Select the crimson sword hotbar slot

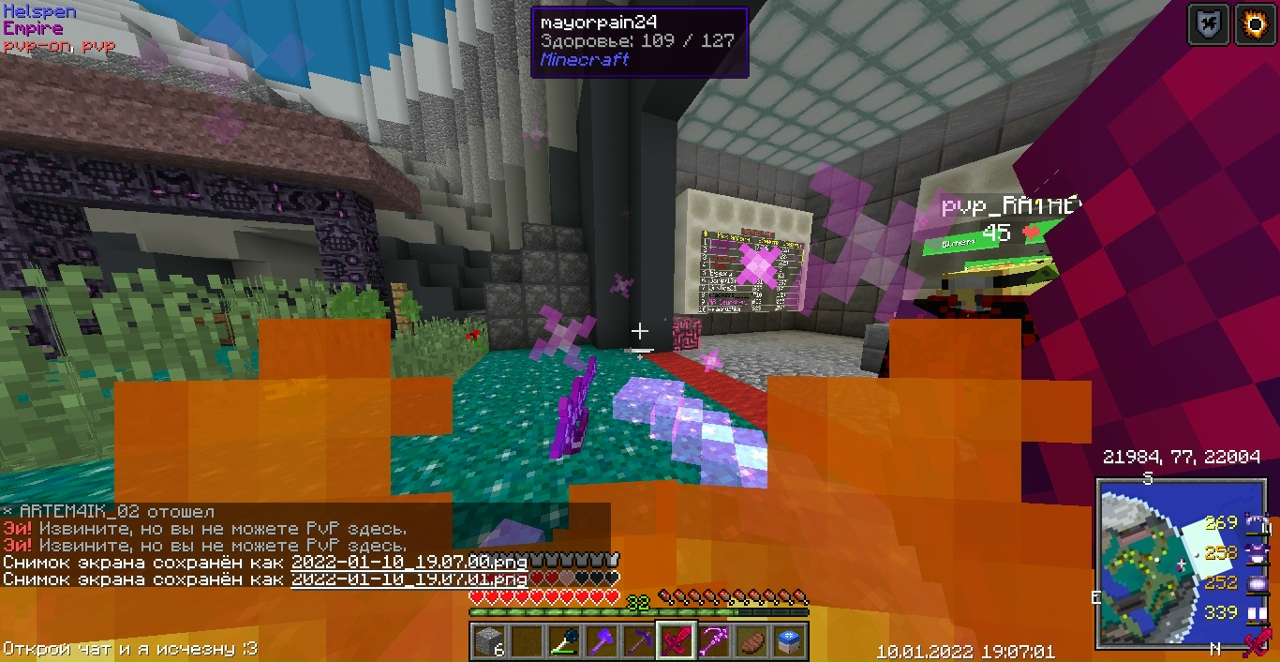coord(676,640)
